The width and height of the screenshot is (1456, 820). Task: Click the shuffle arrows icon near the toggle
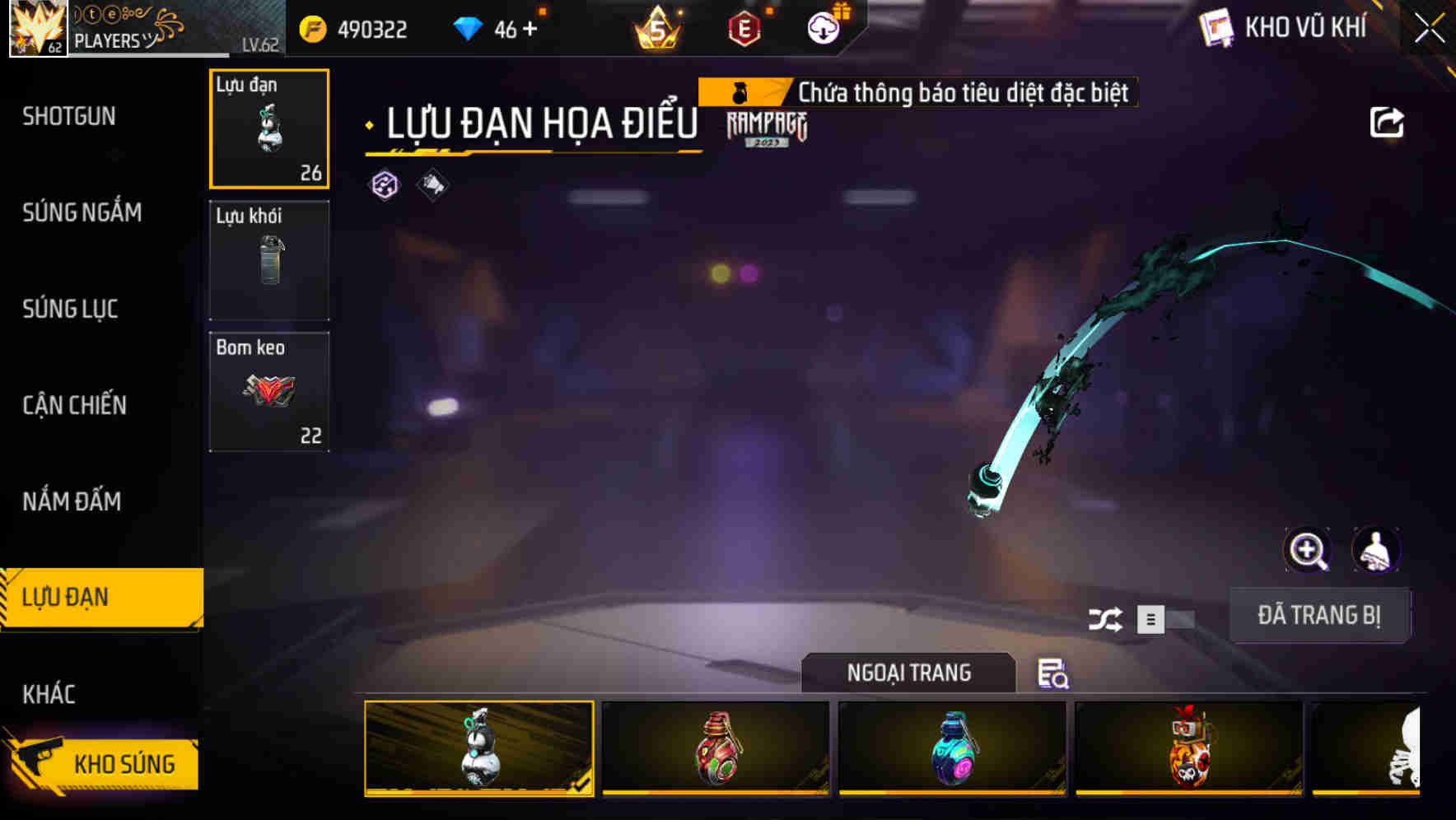[1108, 619]
